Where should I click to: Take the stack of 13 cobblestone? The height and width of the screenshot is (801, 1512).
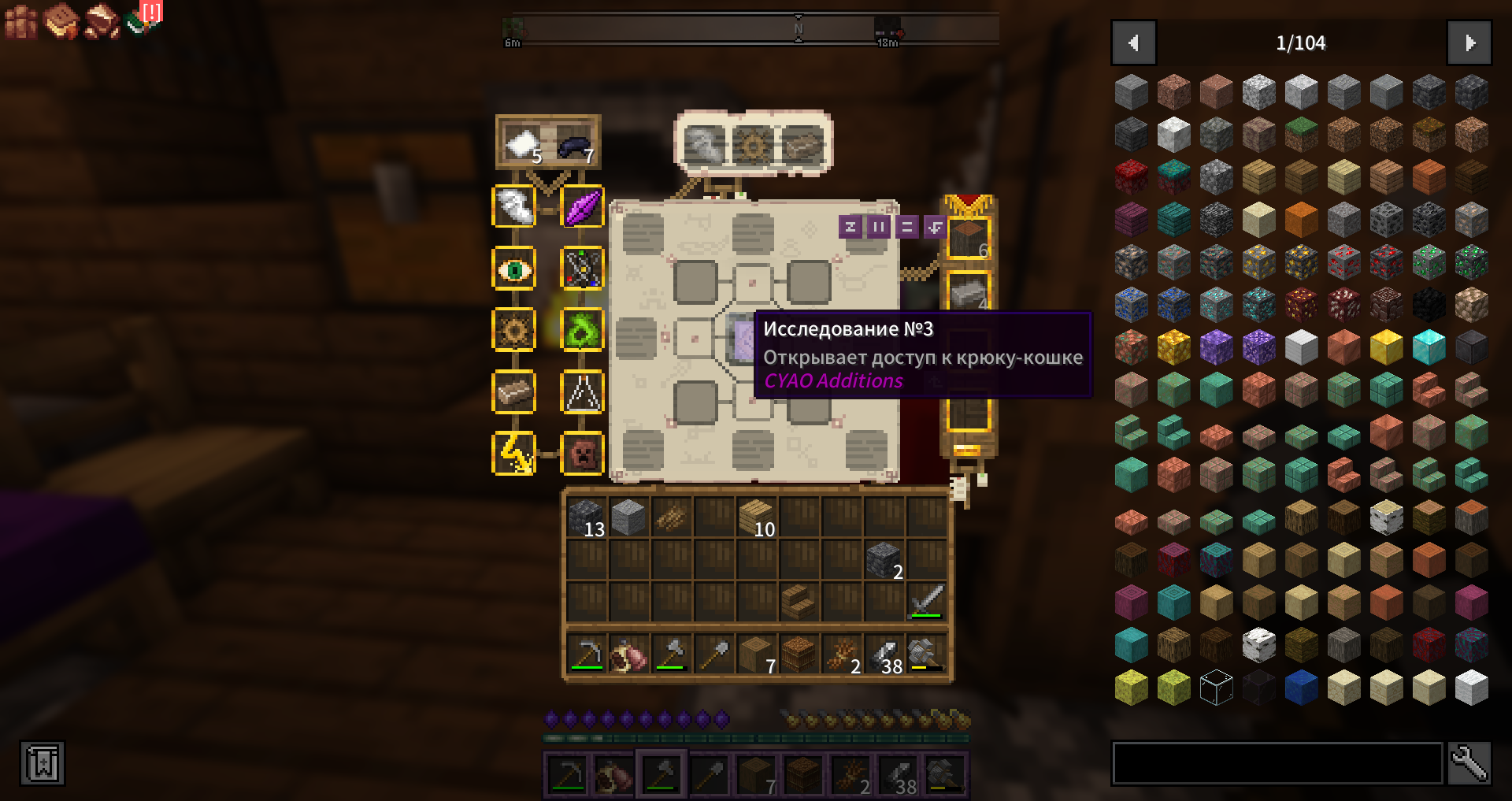(x=587, y=518)
